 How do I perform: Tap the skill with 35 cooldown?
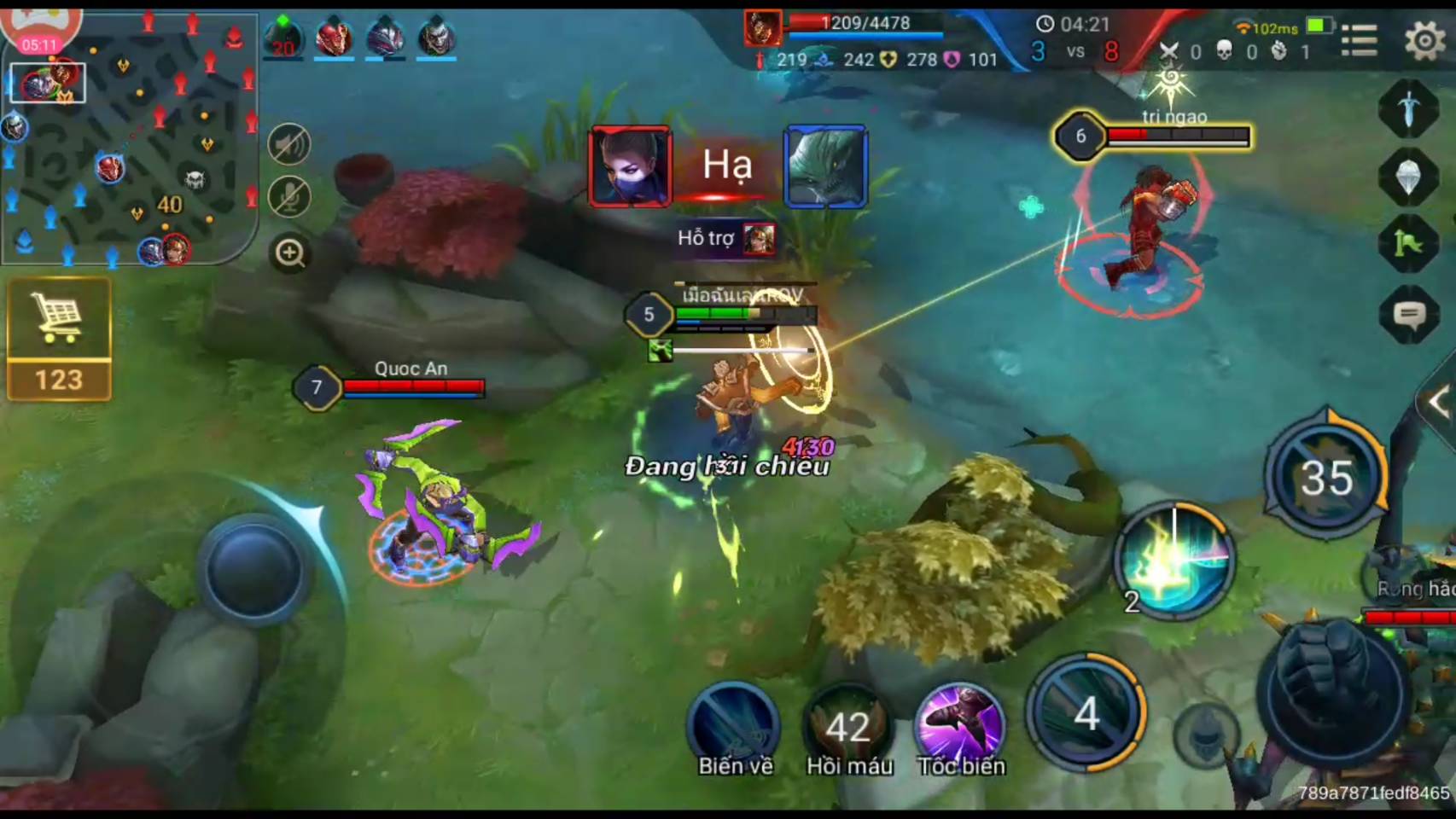(1325, 476)
